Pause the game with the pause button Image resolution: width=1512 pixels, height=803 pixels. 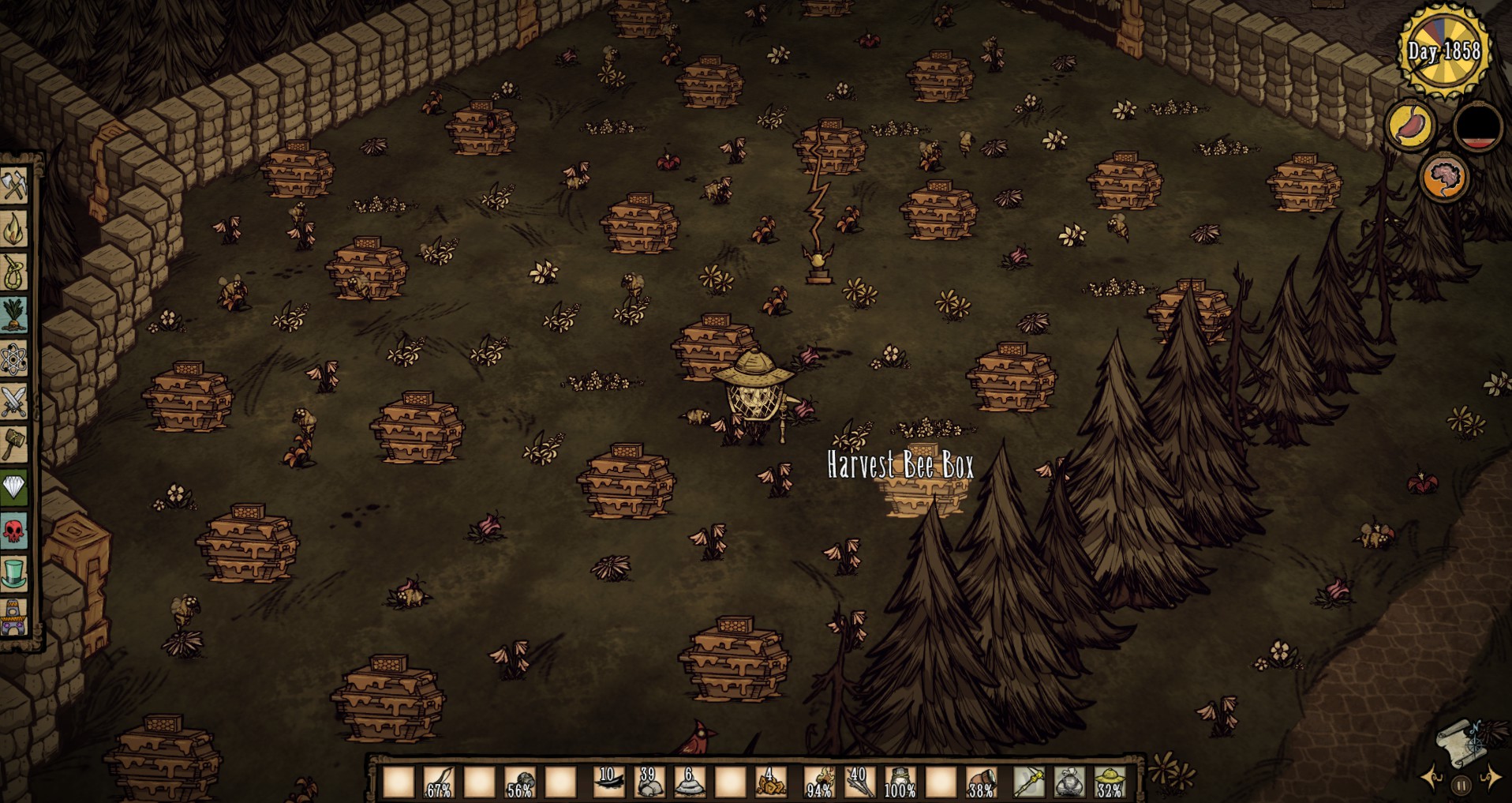pos(1461,786)
